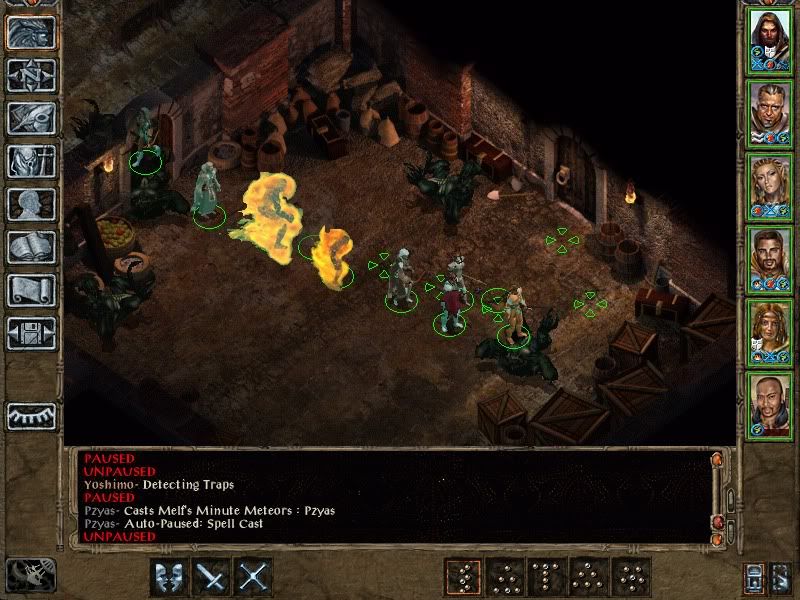Viewport: 800px width, 600px height.
Task: Activate the guard shield action button
Action: [169, 577]
